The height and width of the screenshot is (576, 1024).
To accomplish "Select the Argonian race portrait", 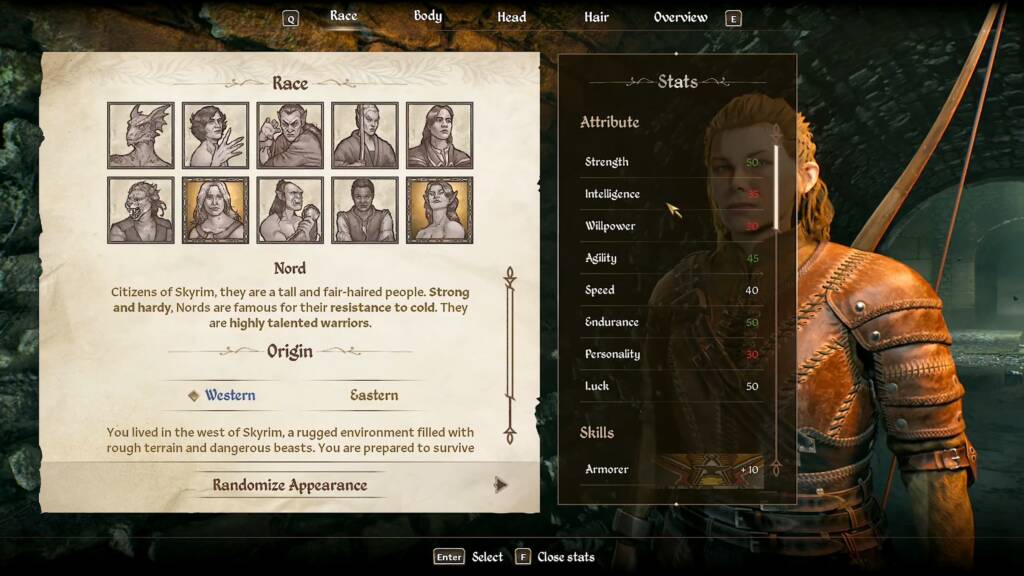I will point(141,135).
